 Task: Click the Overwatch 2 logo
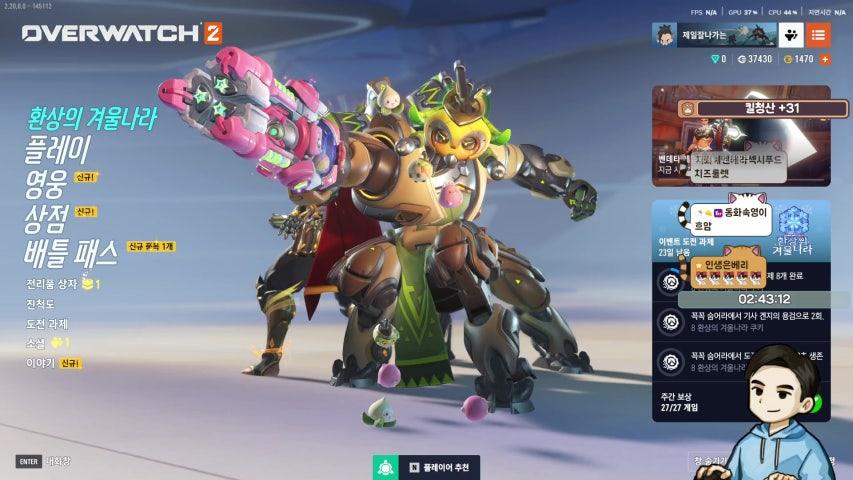click(x=122, y=33)
